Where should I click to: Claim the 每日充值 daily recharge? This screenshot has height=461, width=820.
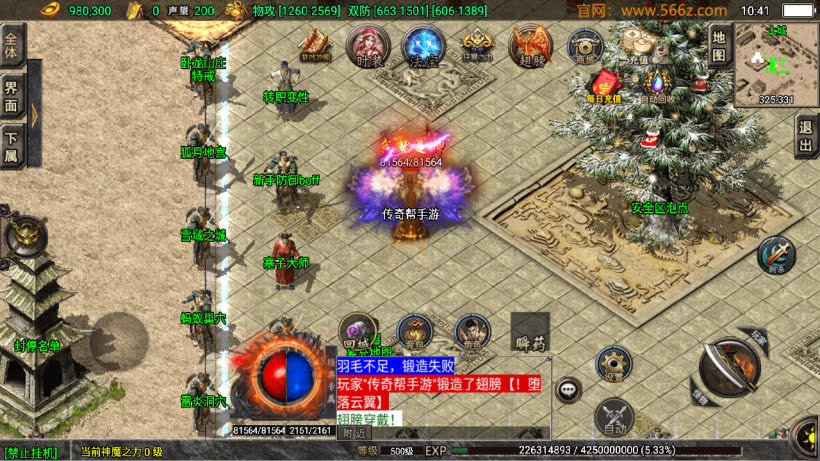point(604,86)
